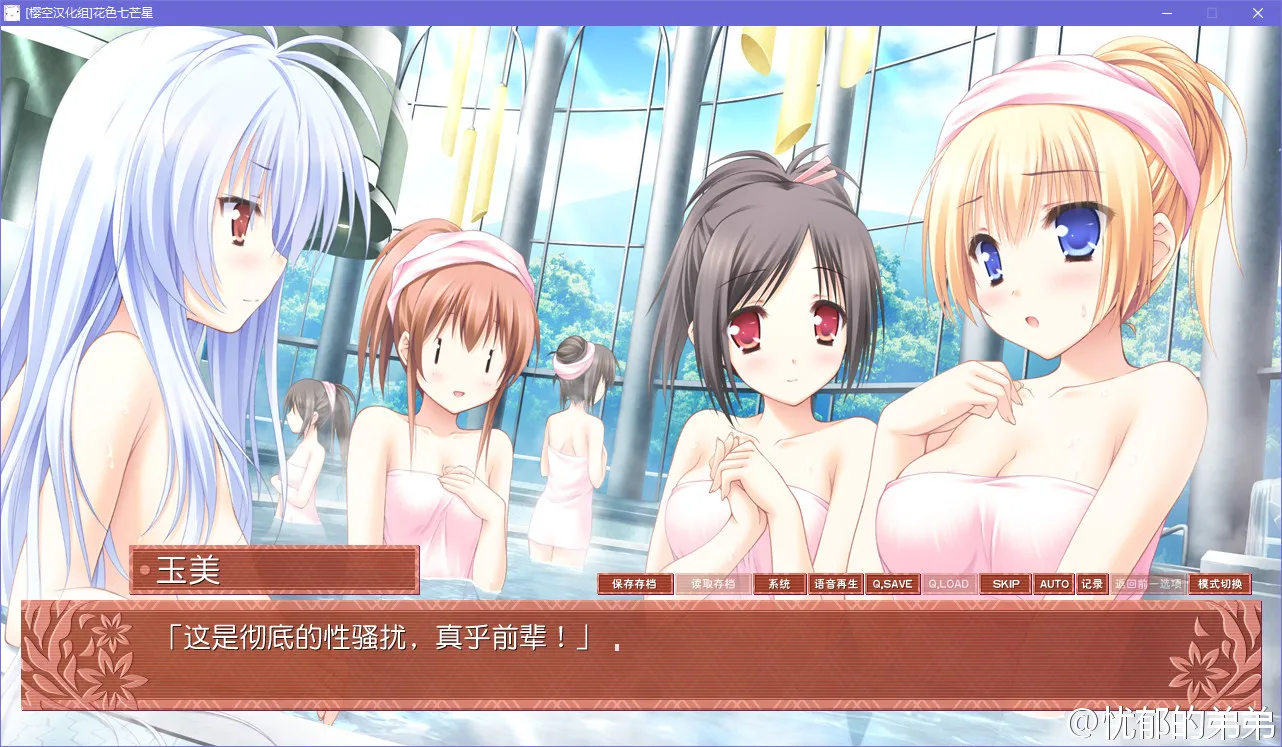
Task: Open the 记录 backlog
Action: [1092, 584]
